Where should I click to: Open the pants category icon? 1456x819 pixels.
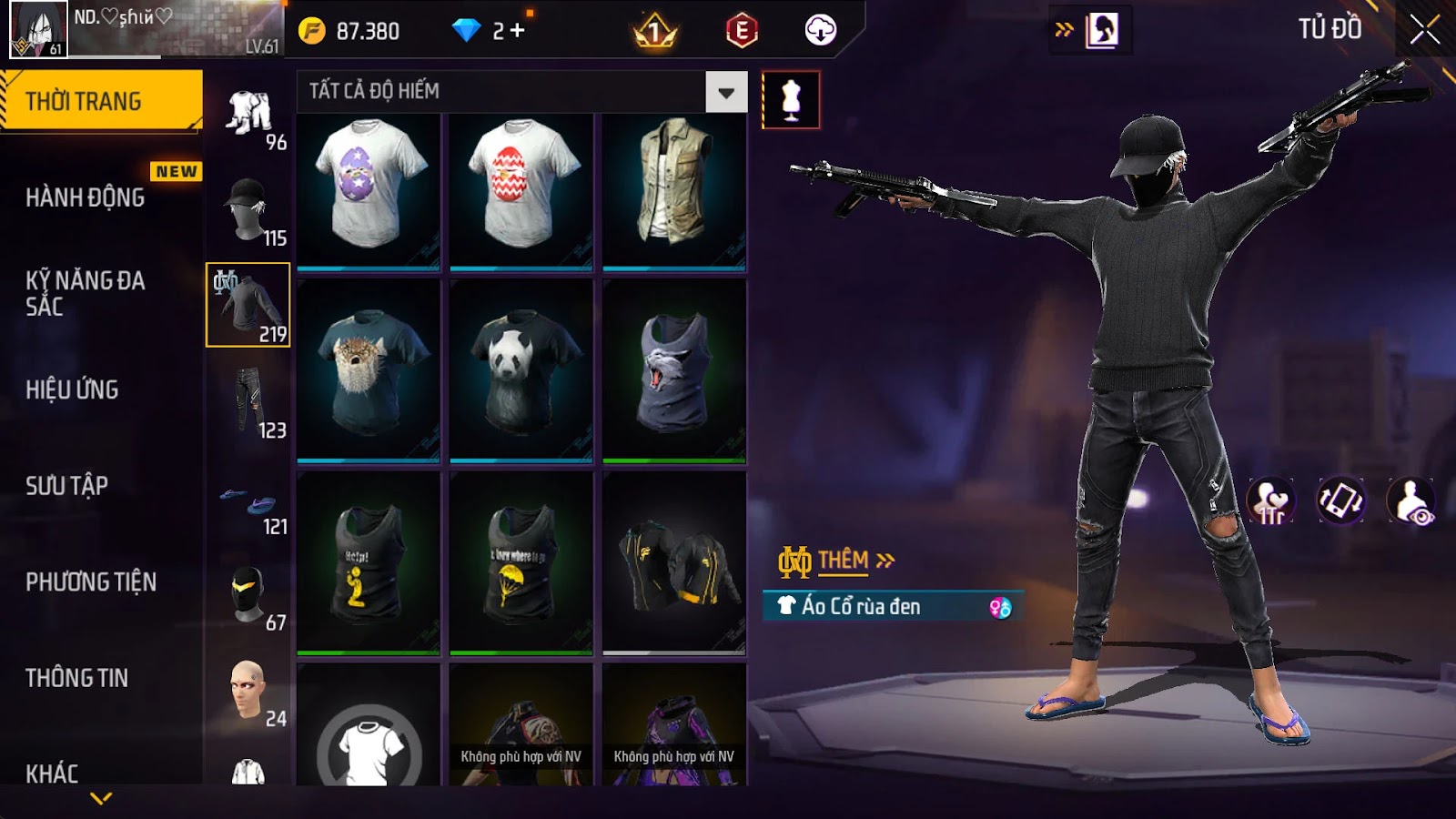tap(248, 401)
